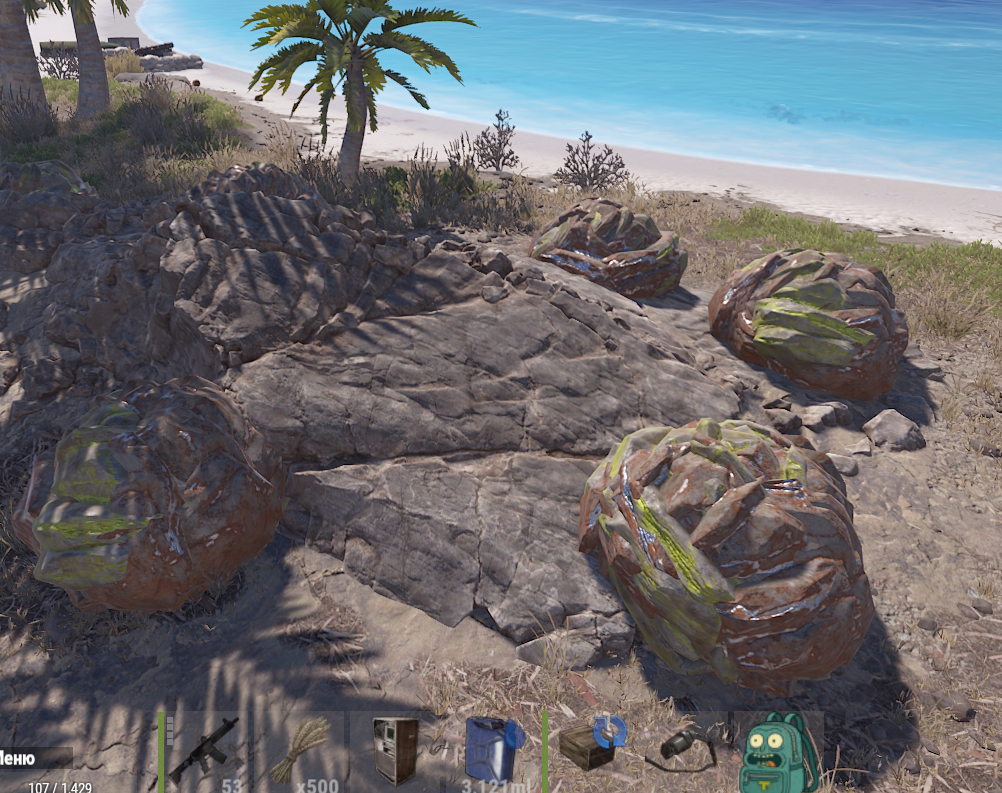Select the vending machine hotbar slot
The width and height of the screenshot is (1002, 793).
tap(395, 751)
